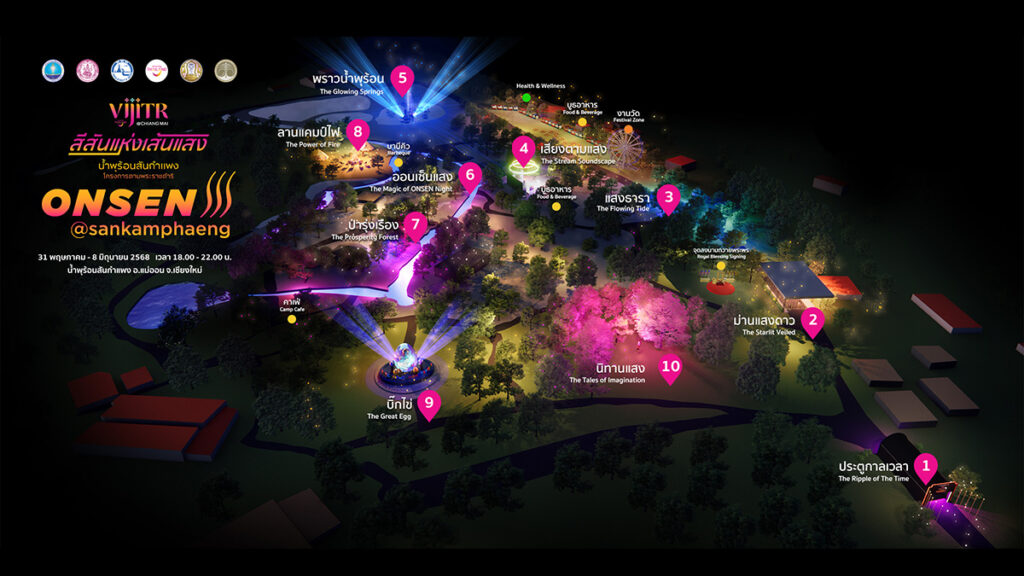Pick marker 6, The Magic of ONSEN Night

470,175
